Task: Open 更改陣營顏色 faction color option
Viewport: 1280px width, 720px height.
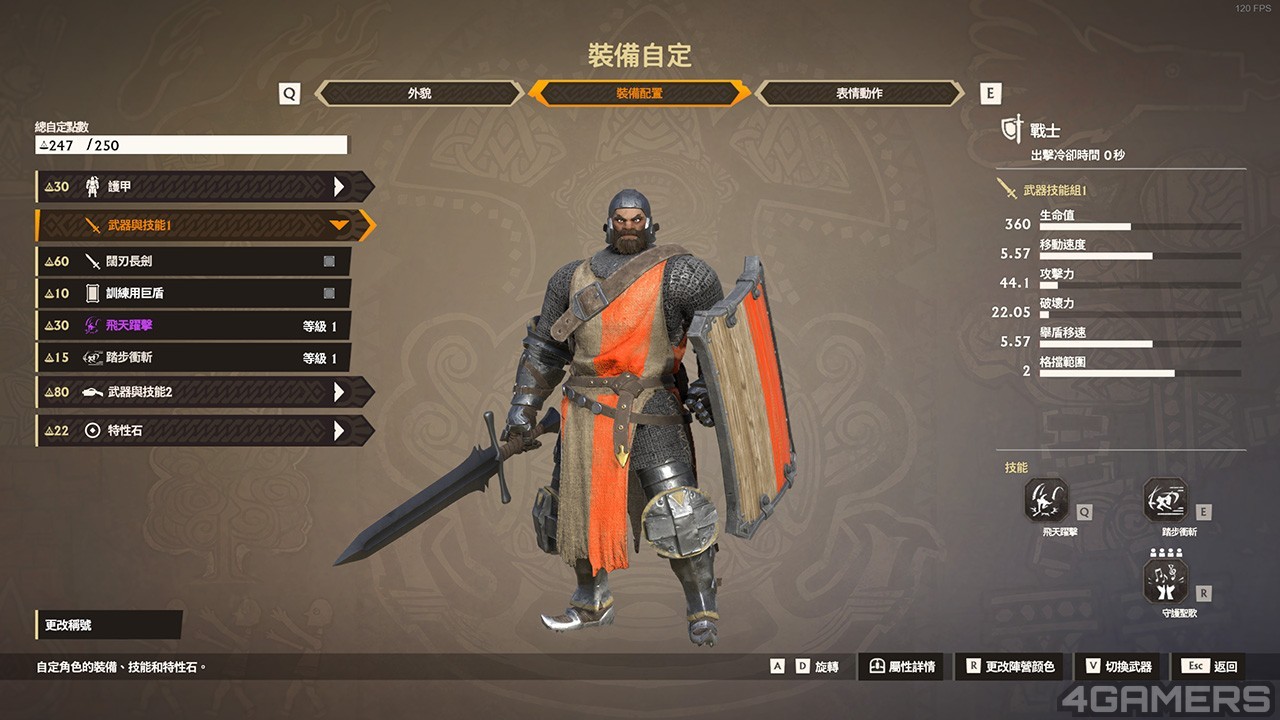Action: click(1010, 667)
